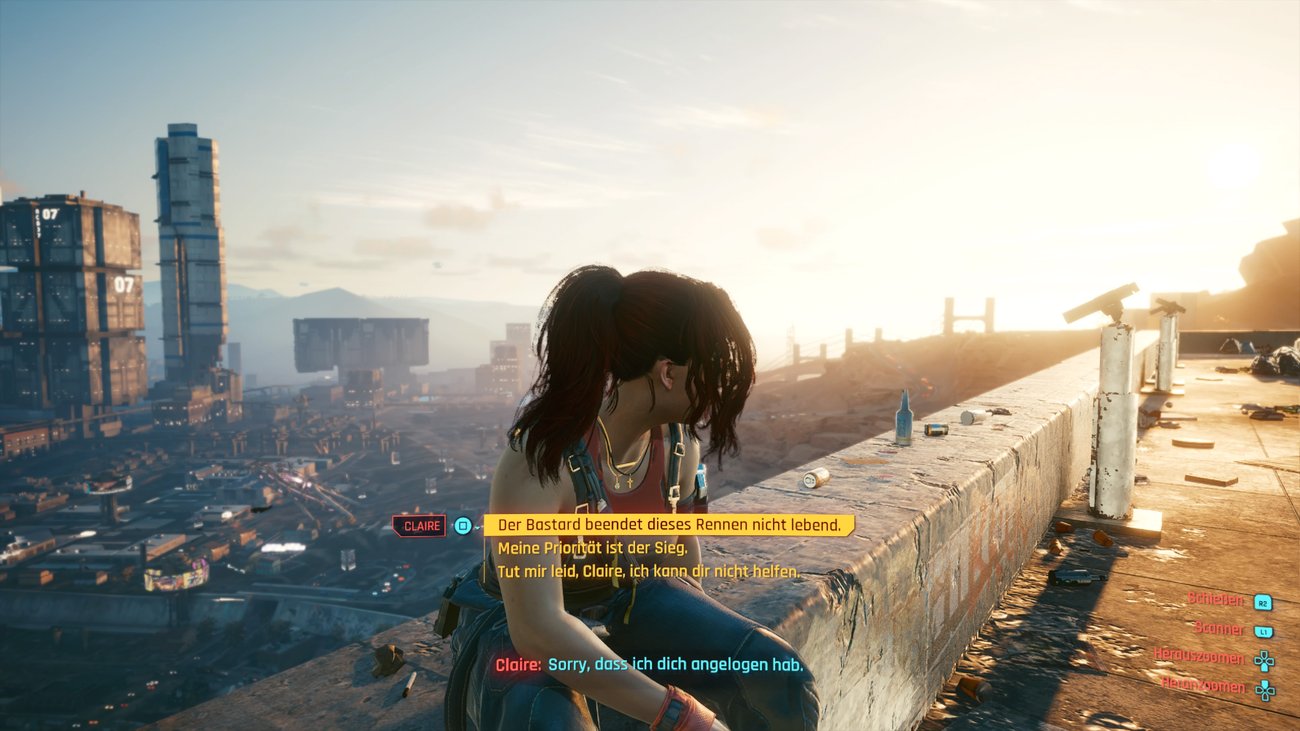
Task: Click the L1 button icon beside Scanner
Action: pyautogui.click(x=1264, y=631)
